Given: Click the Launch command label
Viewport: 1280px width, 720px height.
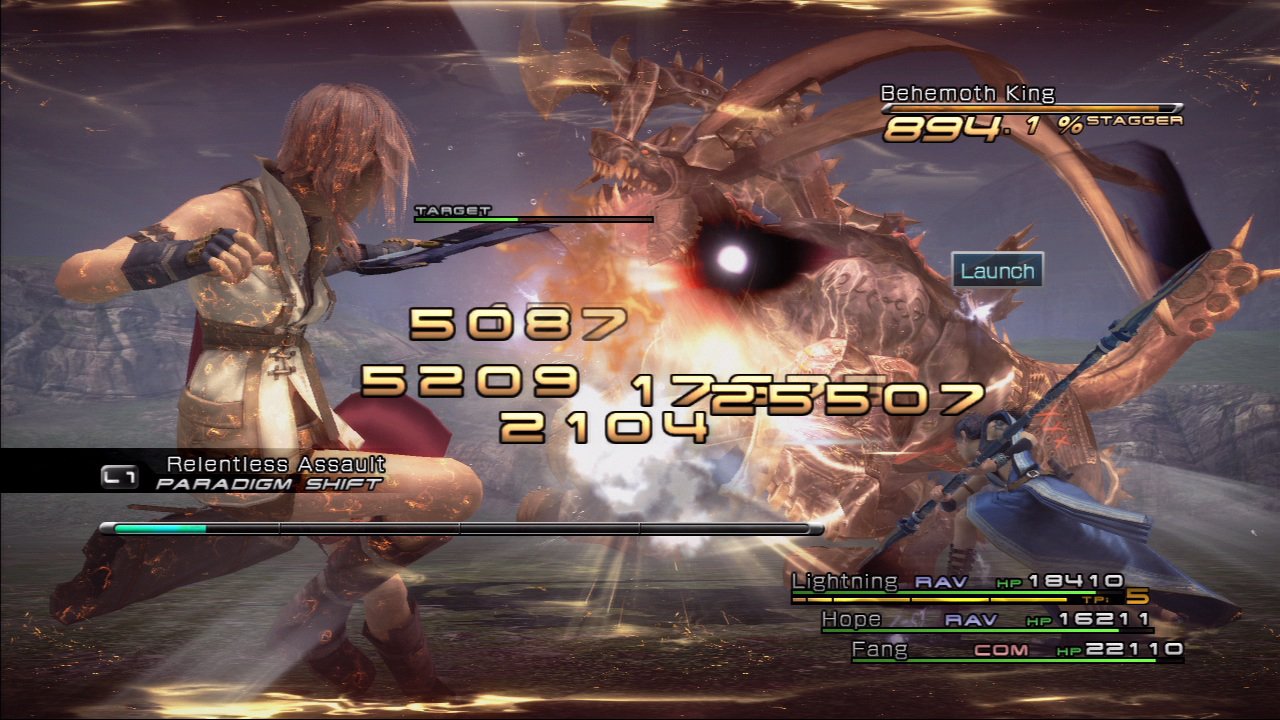Looking at the screenshot, I should [997, 270].
